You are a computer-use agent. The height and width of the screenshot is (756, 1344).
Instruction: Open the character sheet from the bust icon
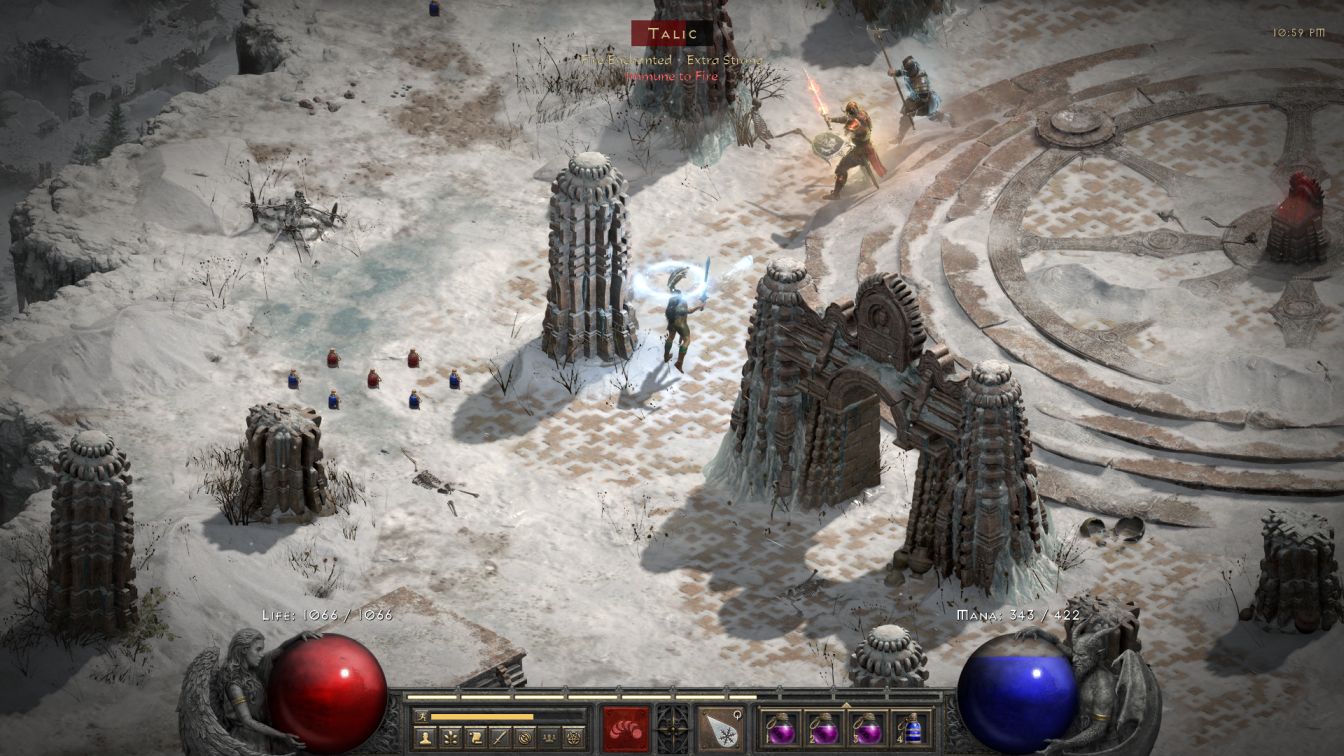[425, 738]
